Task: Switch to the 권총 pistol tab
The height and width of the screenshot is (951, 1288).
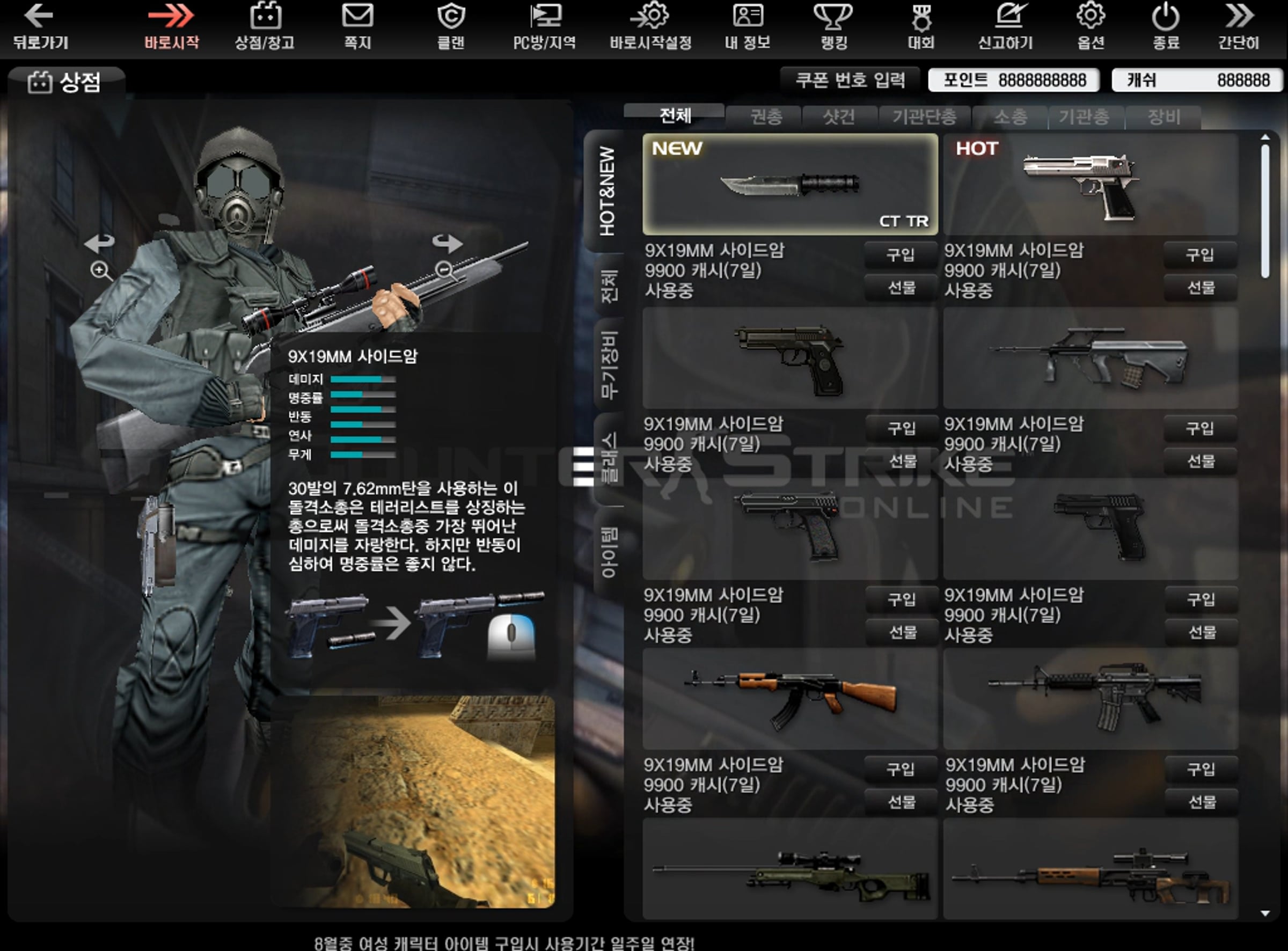Action: (x=766, y=118)
